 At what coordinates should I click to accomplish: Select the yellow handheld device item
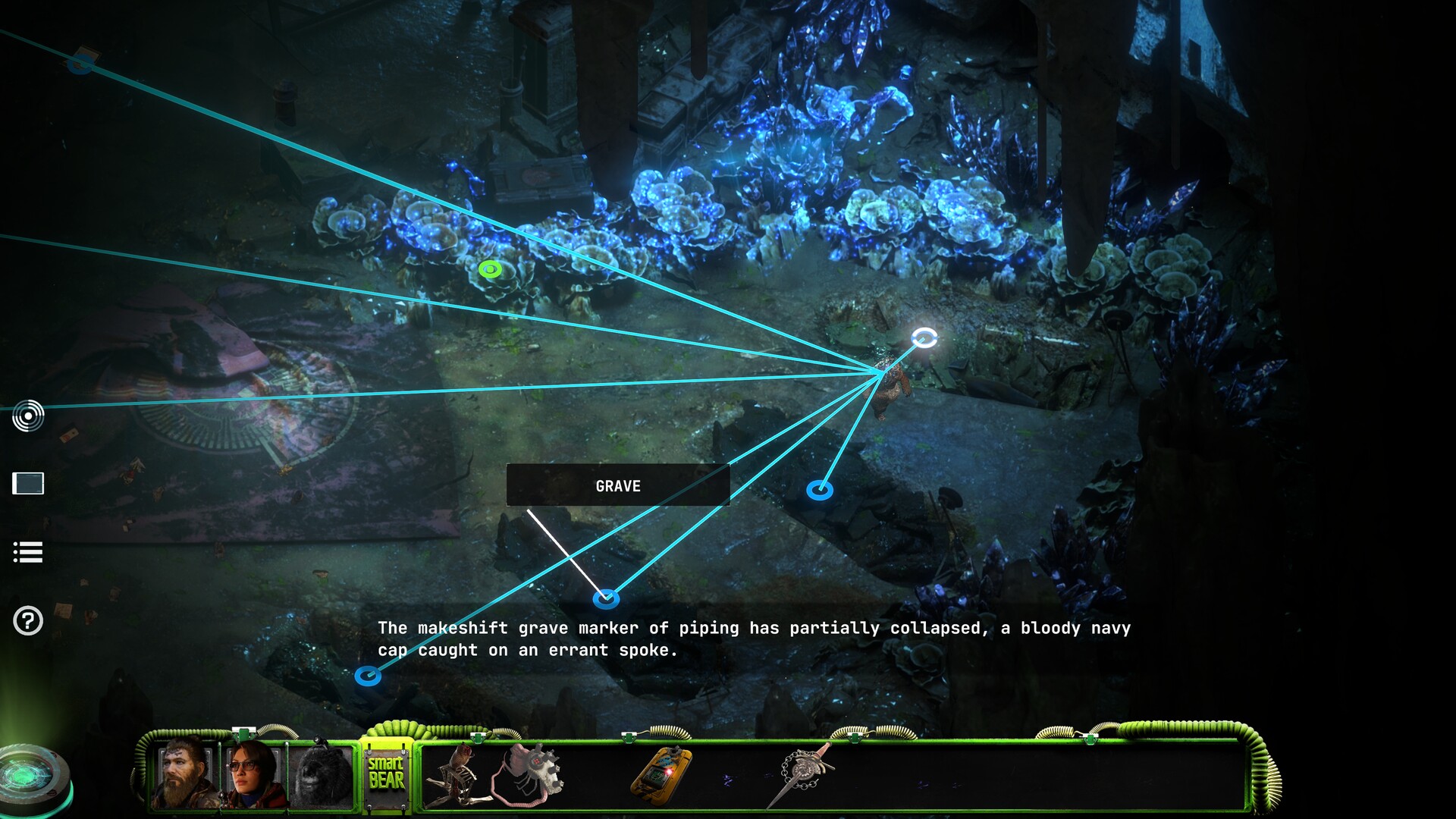[661, 772]
